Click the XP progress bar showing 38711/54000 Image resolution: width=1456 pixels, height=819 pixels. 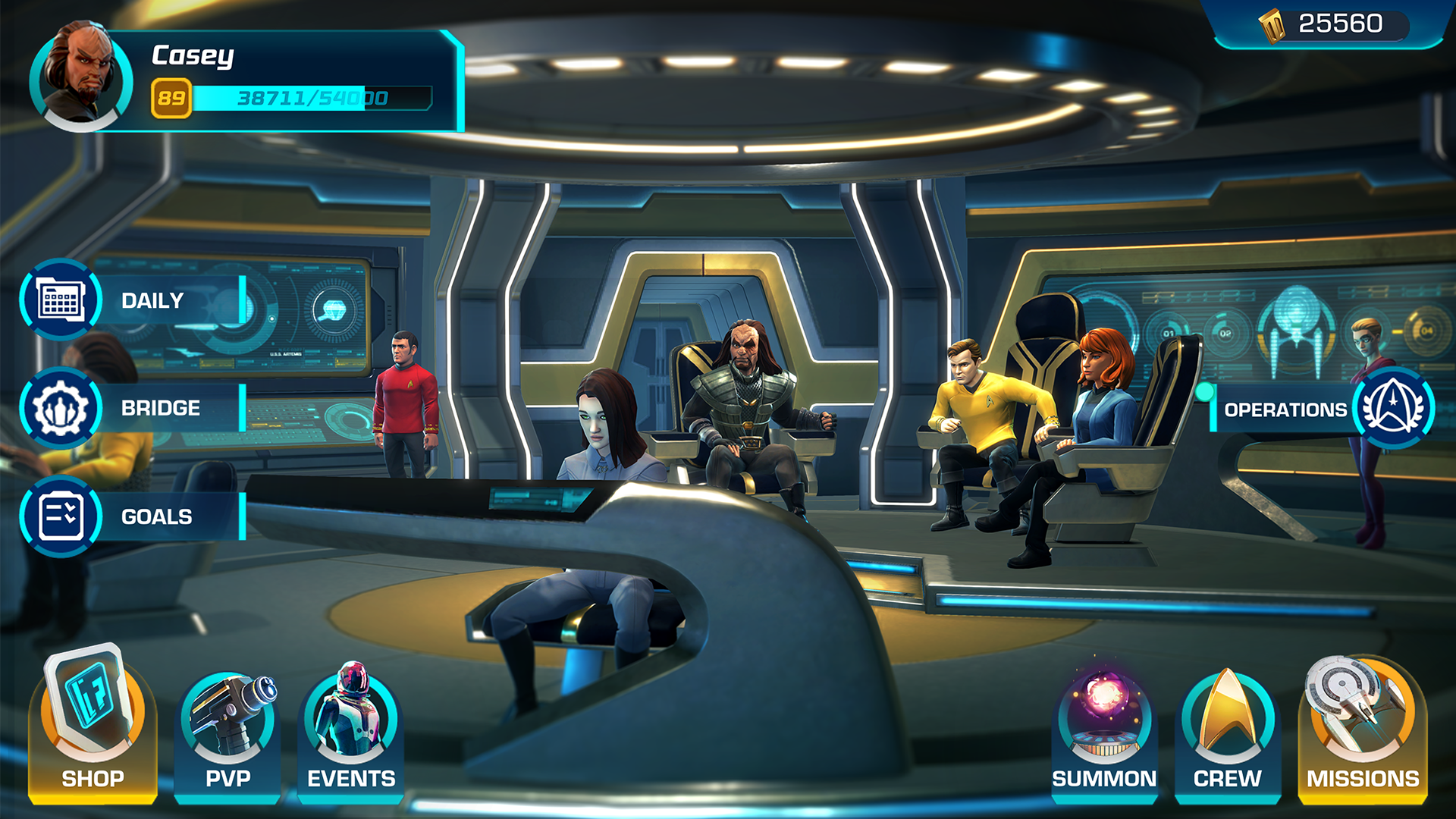(x=303, y=97)
